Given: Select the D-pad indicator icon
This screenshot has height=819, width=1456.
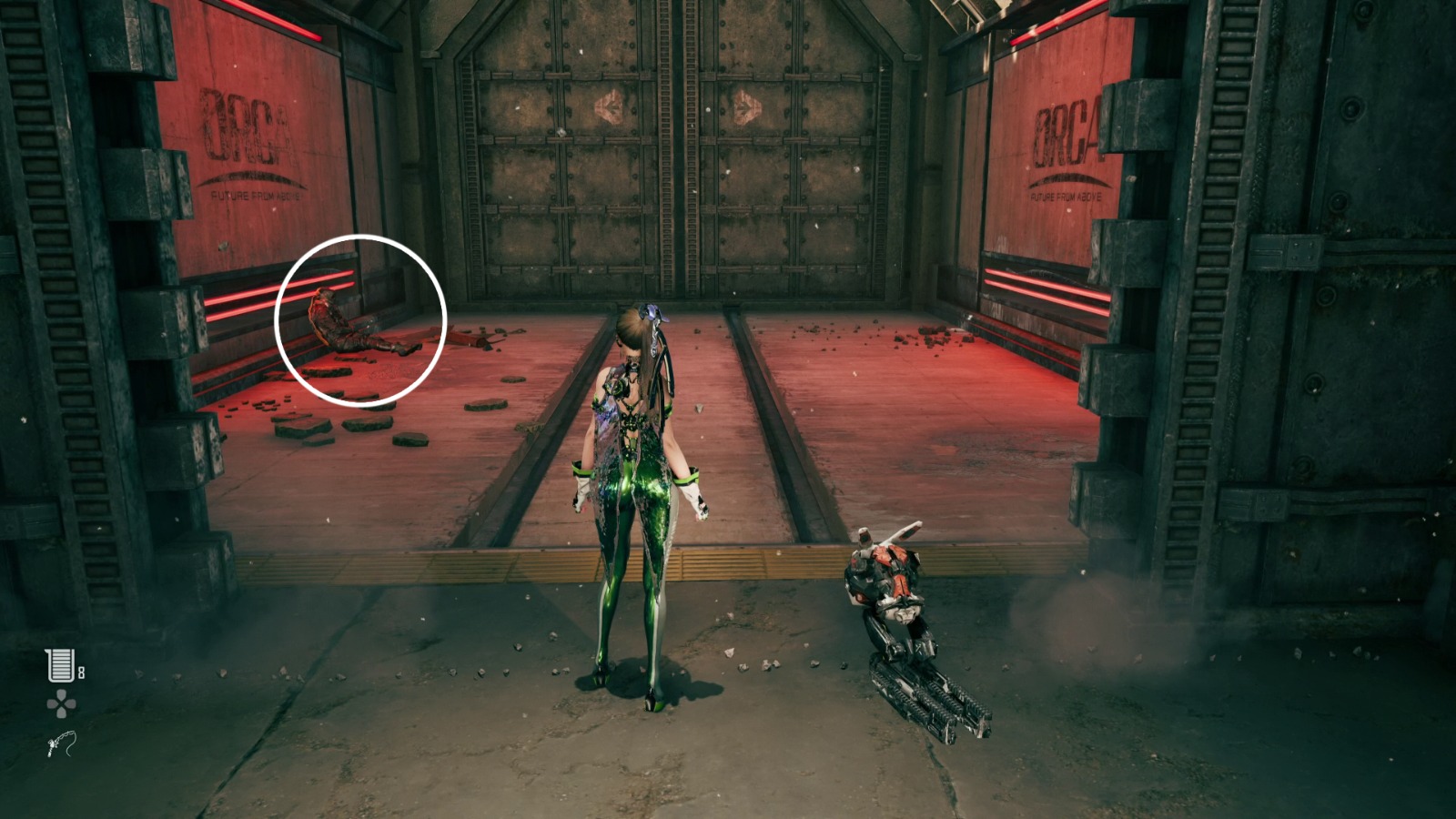Looking at the screenshot, I should [x=59, y=703].
